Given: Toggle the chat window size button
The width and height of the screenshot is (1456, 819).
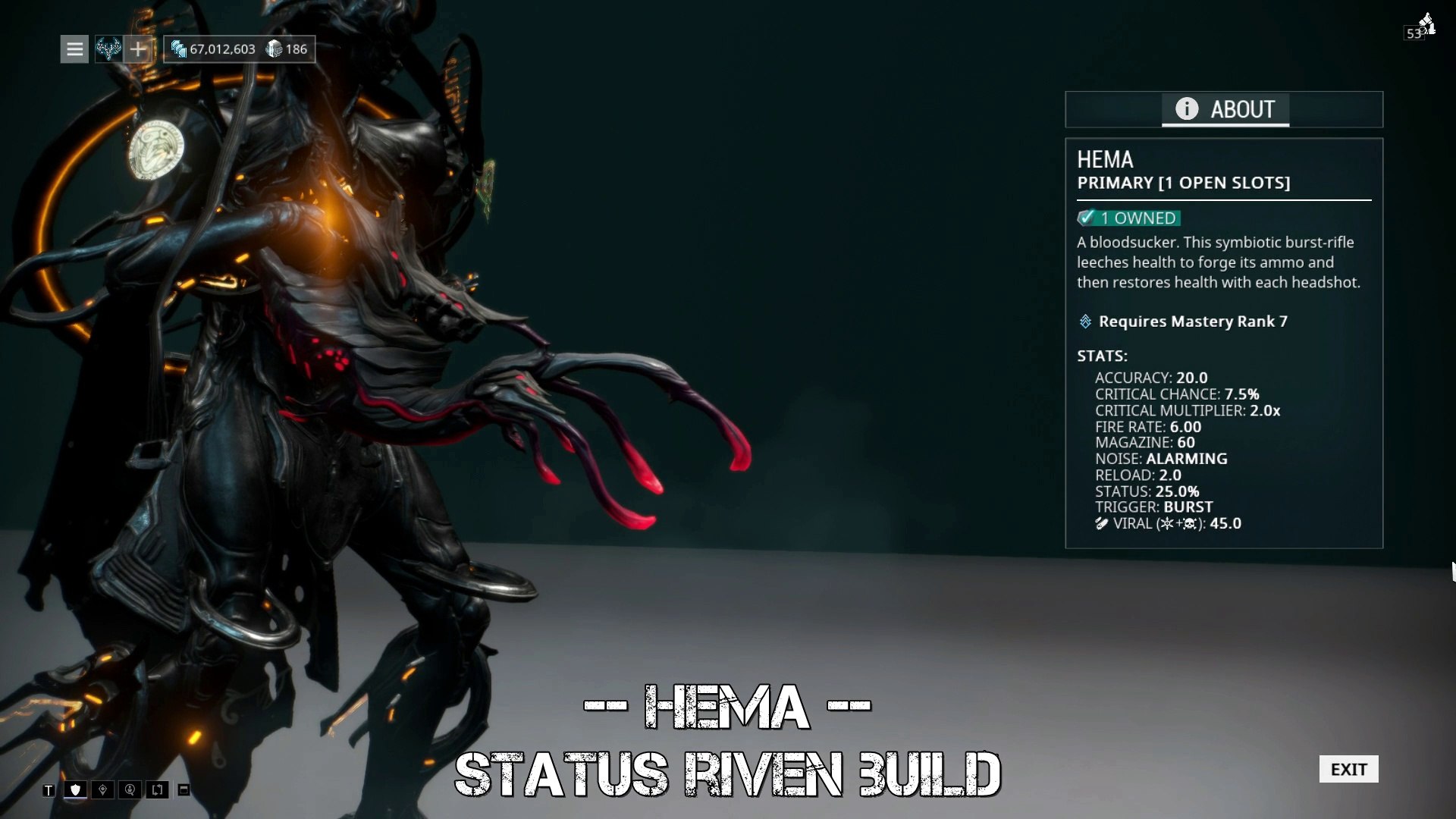Looking at the screenshot, I should (x=184, y=790).
